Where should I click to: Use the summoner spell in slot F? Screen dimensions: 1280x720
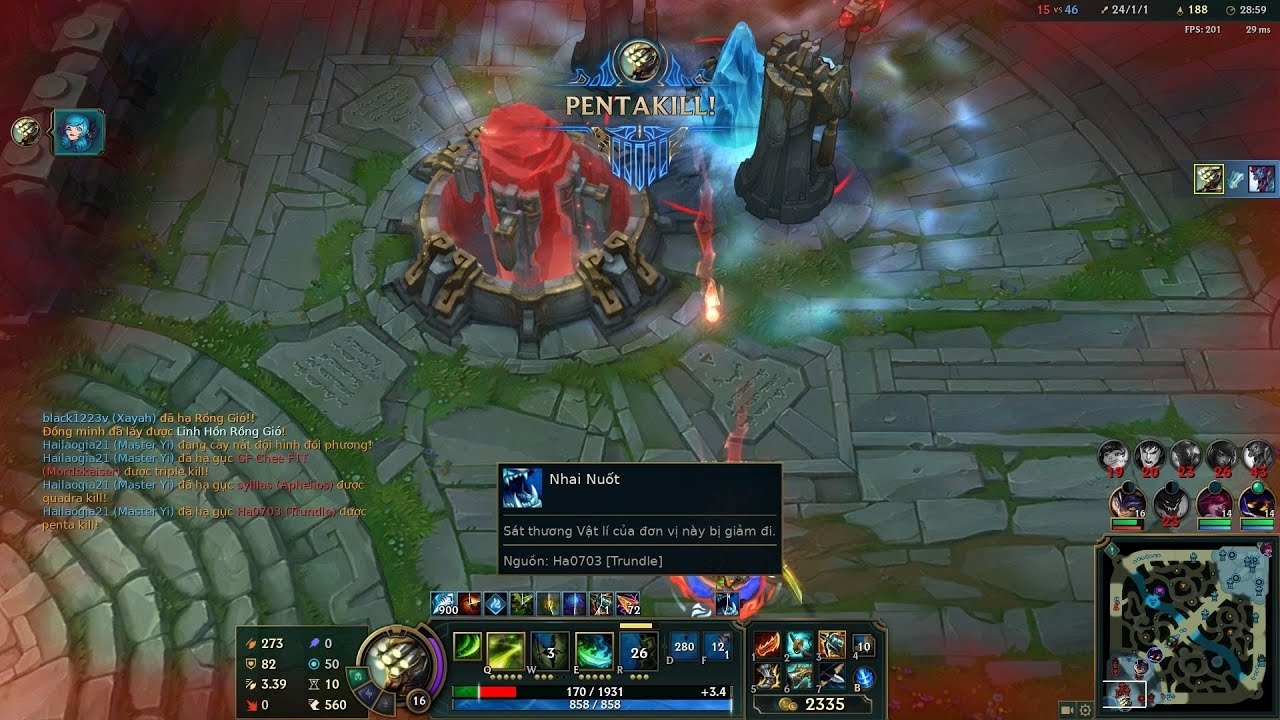point(717,646)
